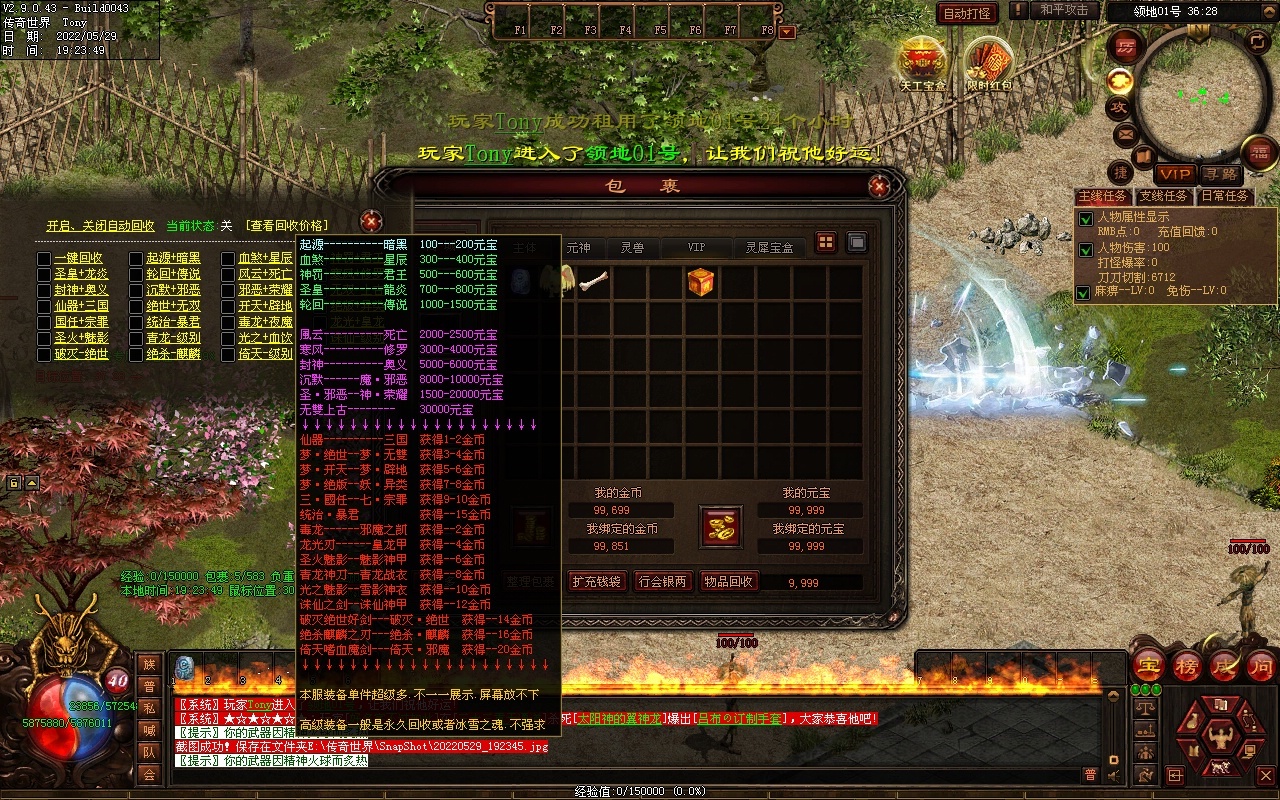Uncheck the 人物属性显示 checkbox
The width and height of the screenshot is (1280, 800).
point(1085,219)
